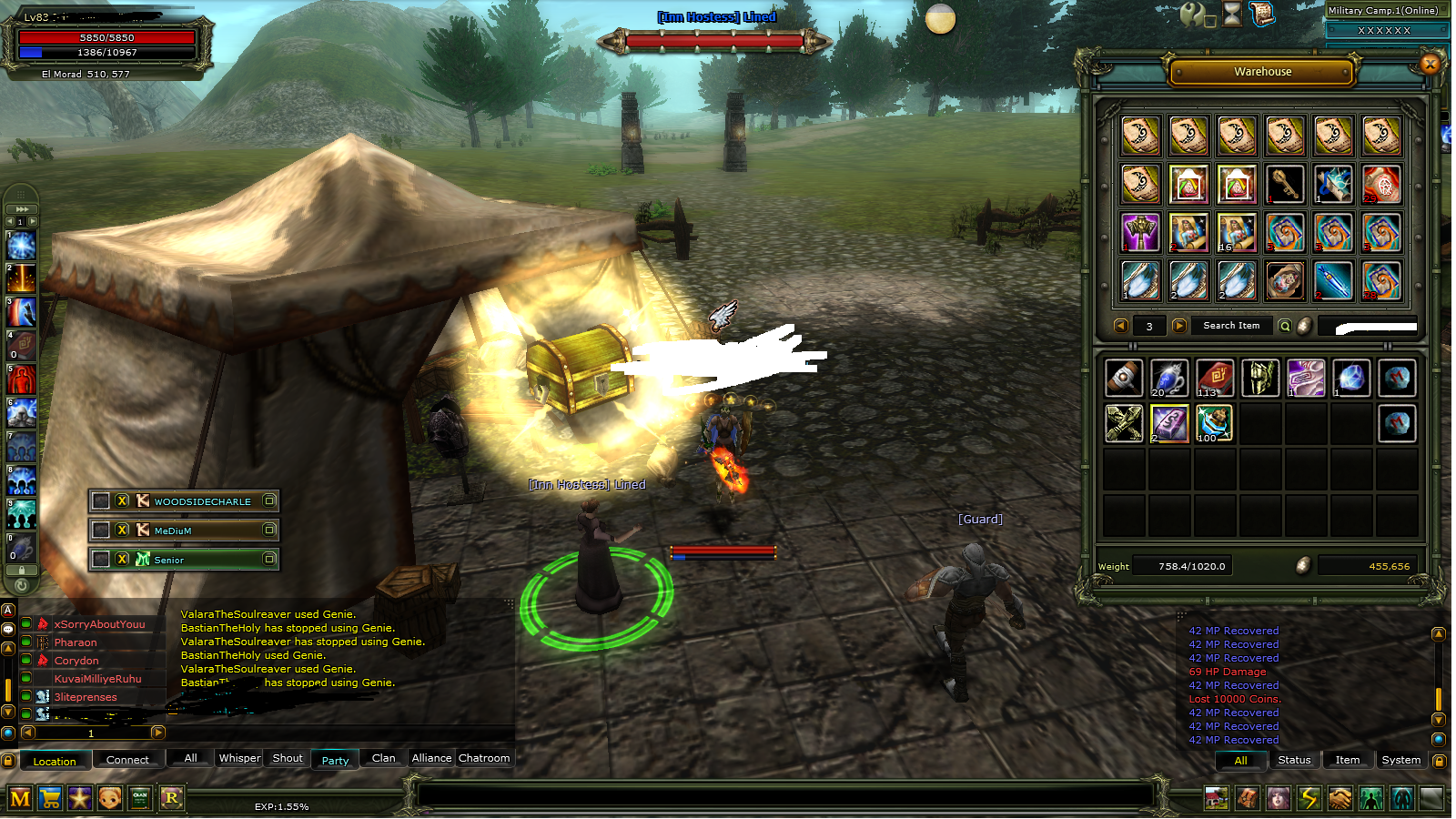Click the Search Item field
Screen dimensions: 1456x819
pyautogui.click(x=1231, y=326)
